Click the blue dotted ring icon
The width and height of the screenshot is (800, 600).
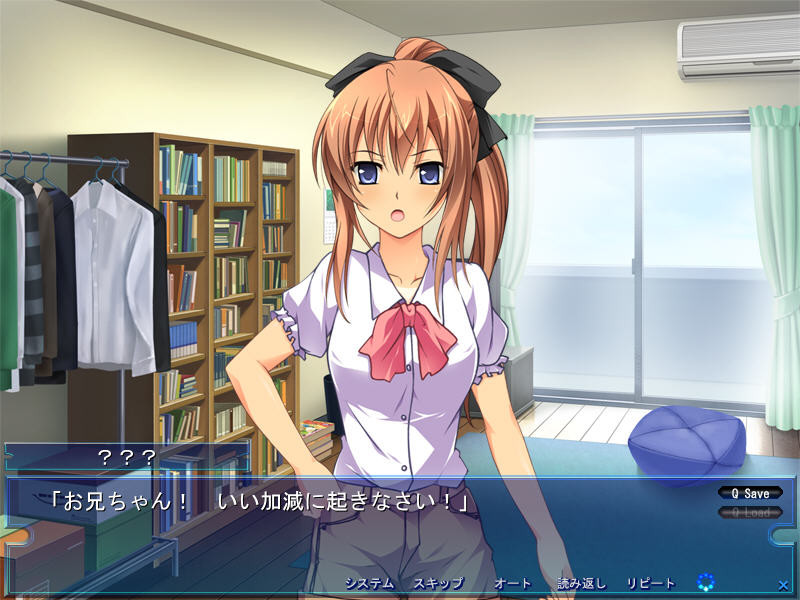coord(706,581)
